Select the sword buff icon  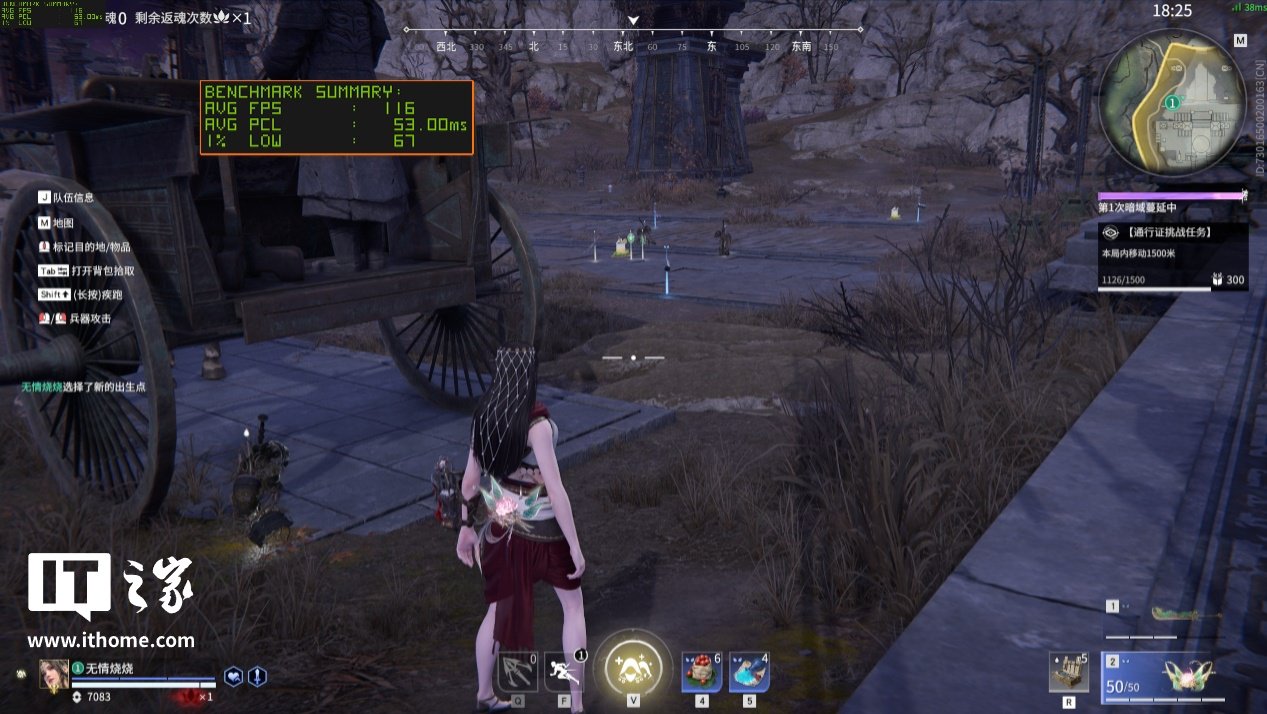point(257,676)
